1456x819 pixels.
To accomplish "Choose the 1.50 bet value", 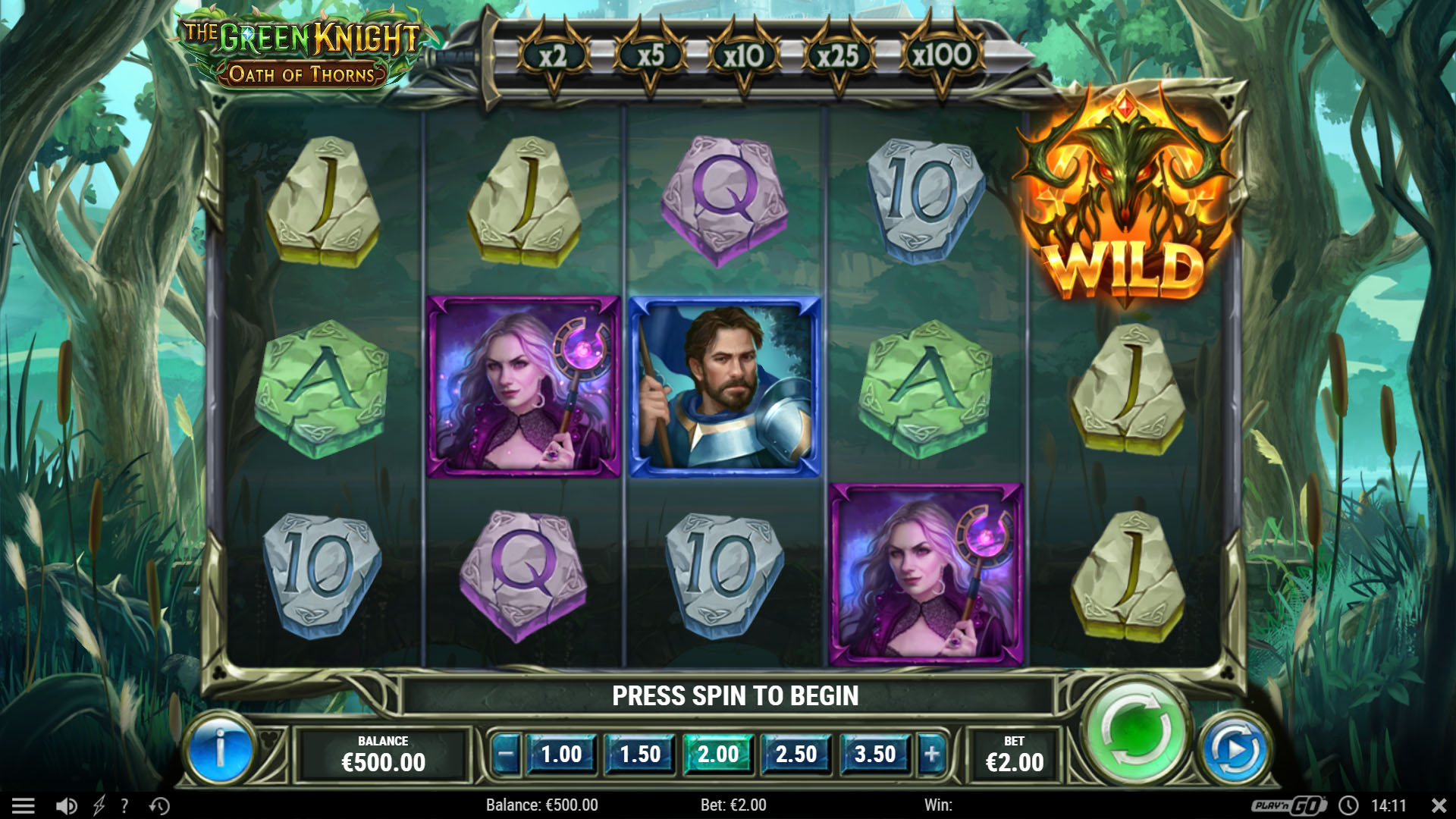I will click(640, 755).
